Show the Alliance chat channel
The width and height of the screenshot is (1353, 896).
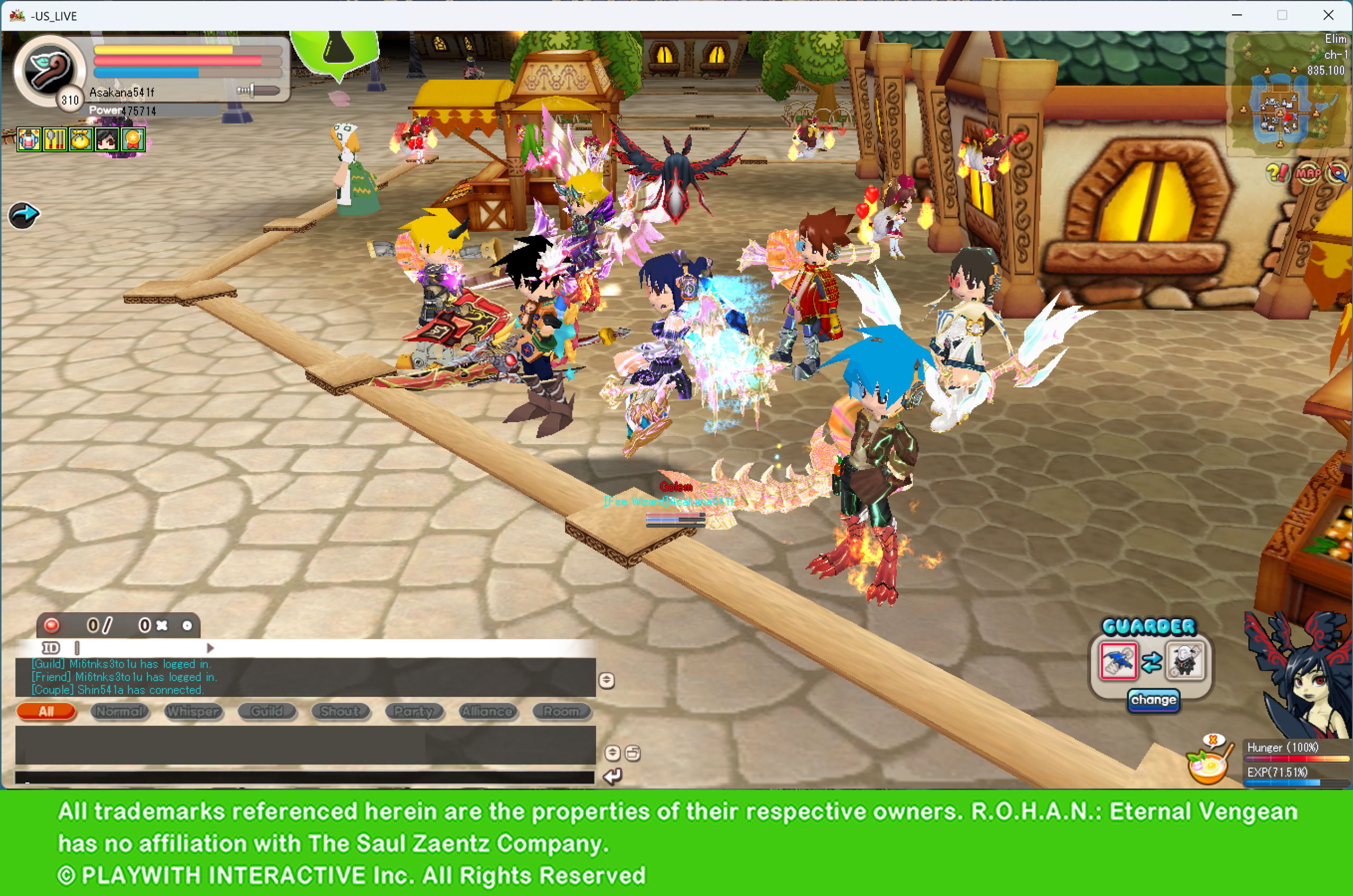[x=488, y=711]
